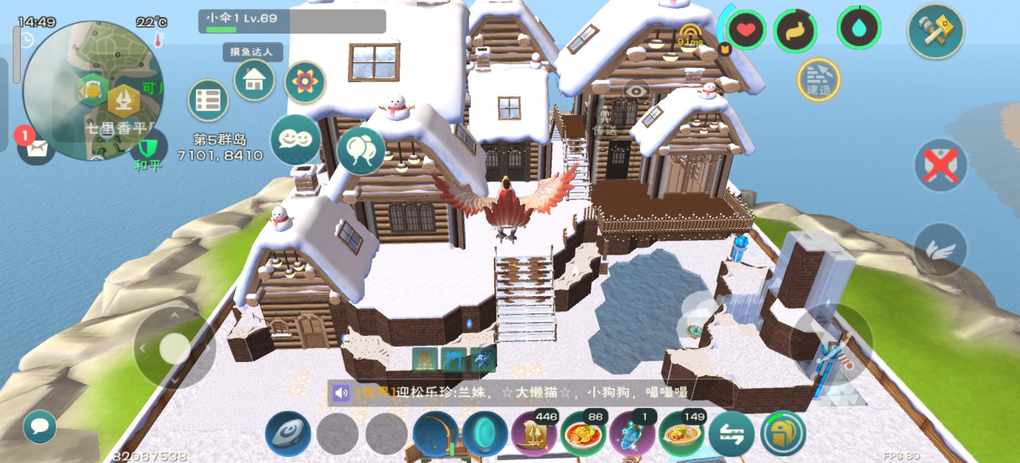1020x463 pixels.
Task: Open the colorful flower icon
Action: coord(305,82)
